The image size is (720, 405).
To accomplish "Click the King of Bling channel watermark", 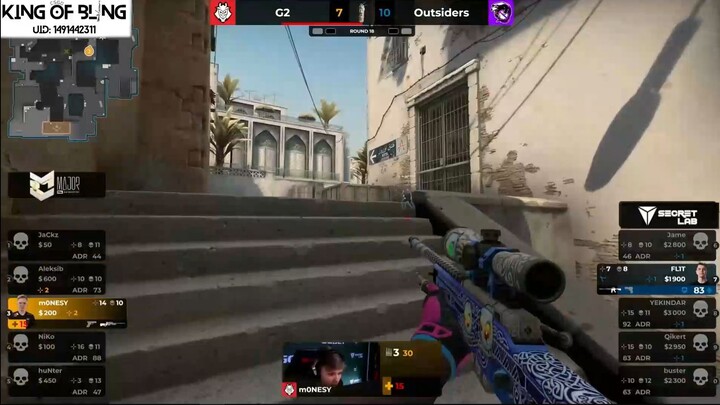I will click(x=65, y=19).
